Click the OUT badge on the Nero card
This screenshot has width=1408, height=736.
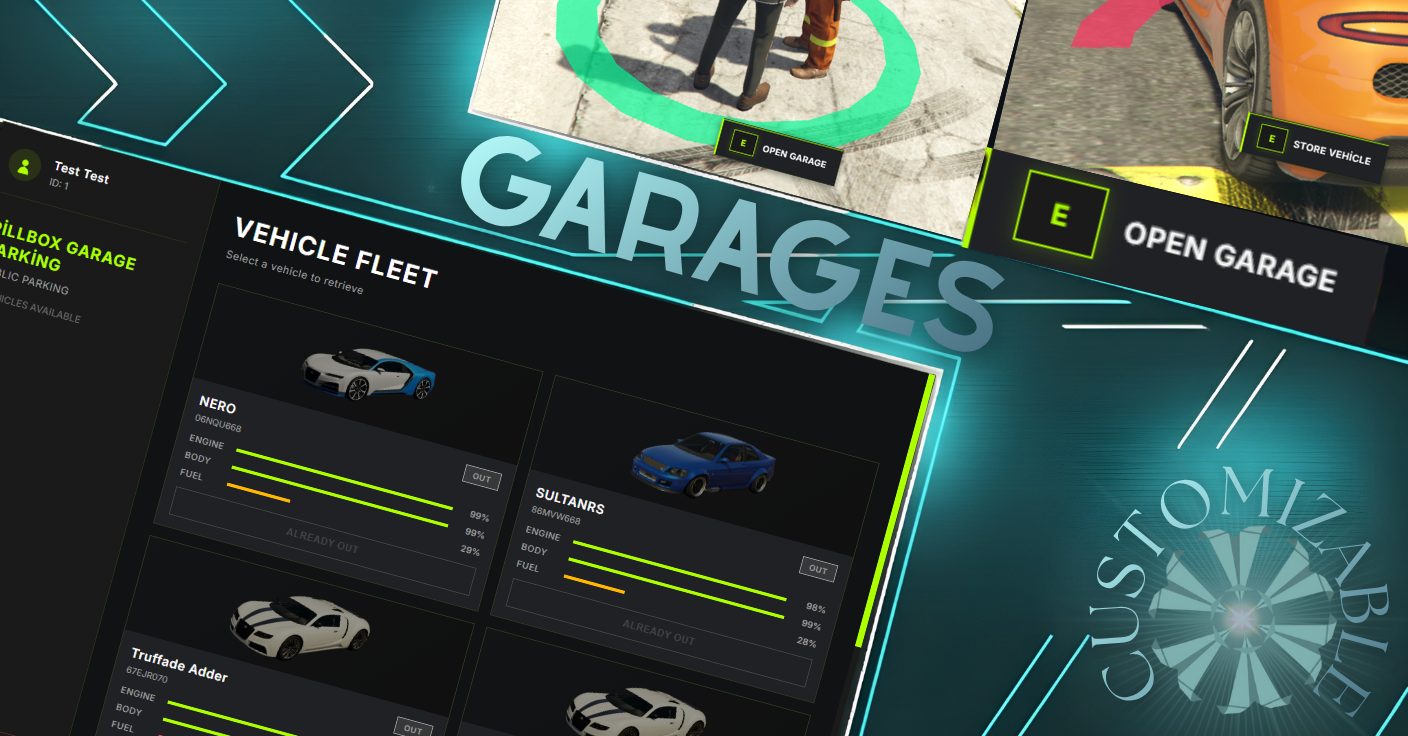[481, 479]
